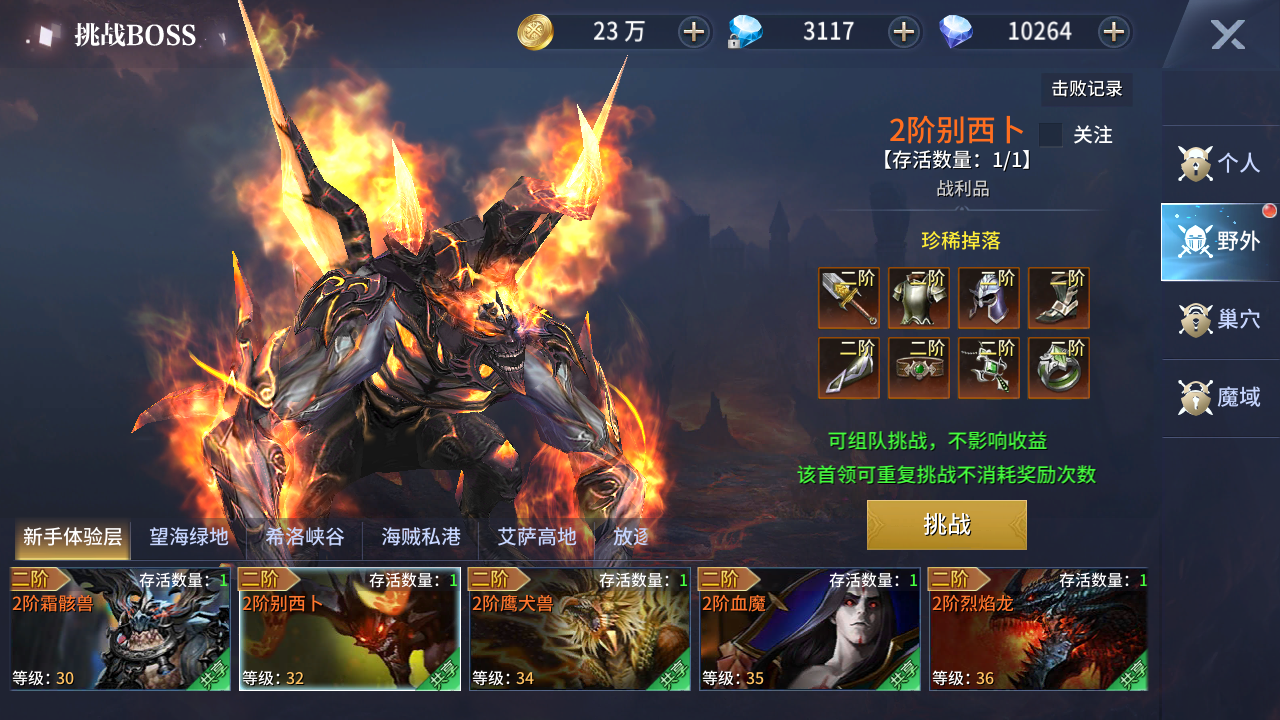Choose the 2阶鹰犬兽 boss card
This screenshot has height=720, width=1280.
[580, 629]
